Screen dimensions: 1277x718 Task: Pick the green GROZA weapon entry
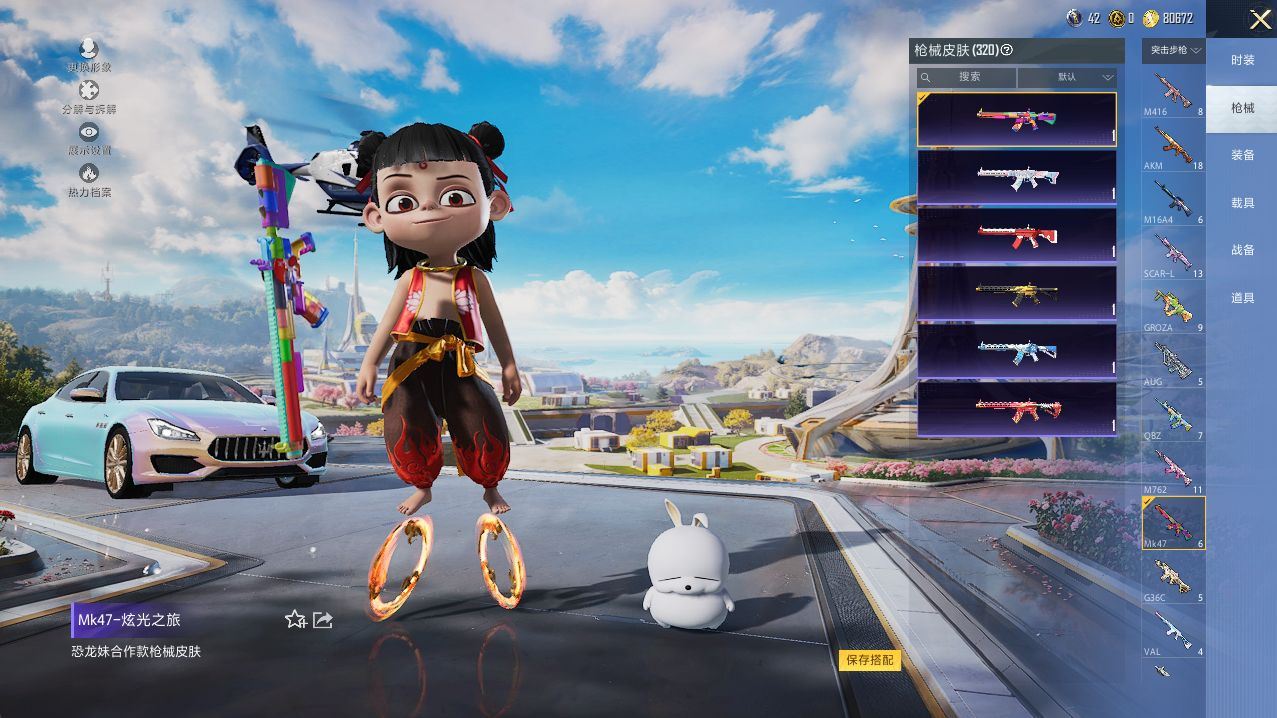(x=1173, y=309)
